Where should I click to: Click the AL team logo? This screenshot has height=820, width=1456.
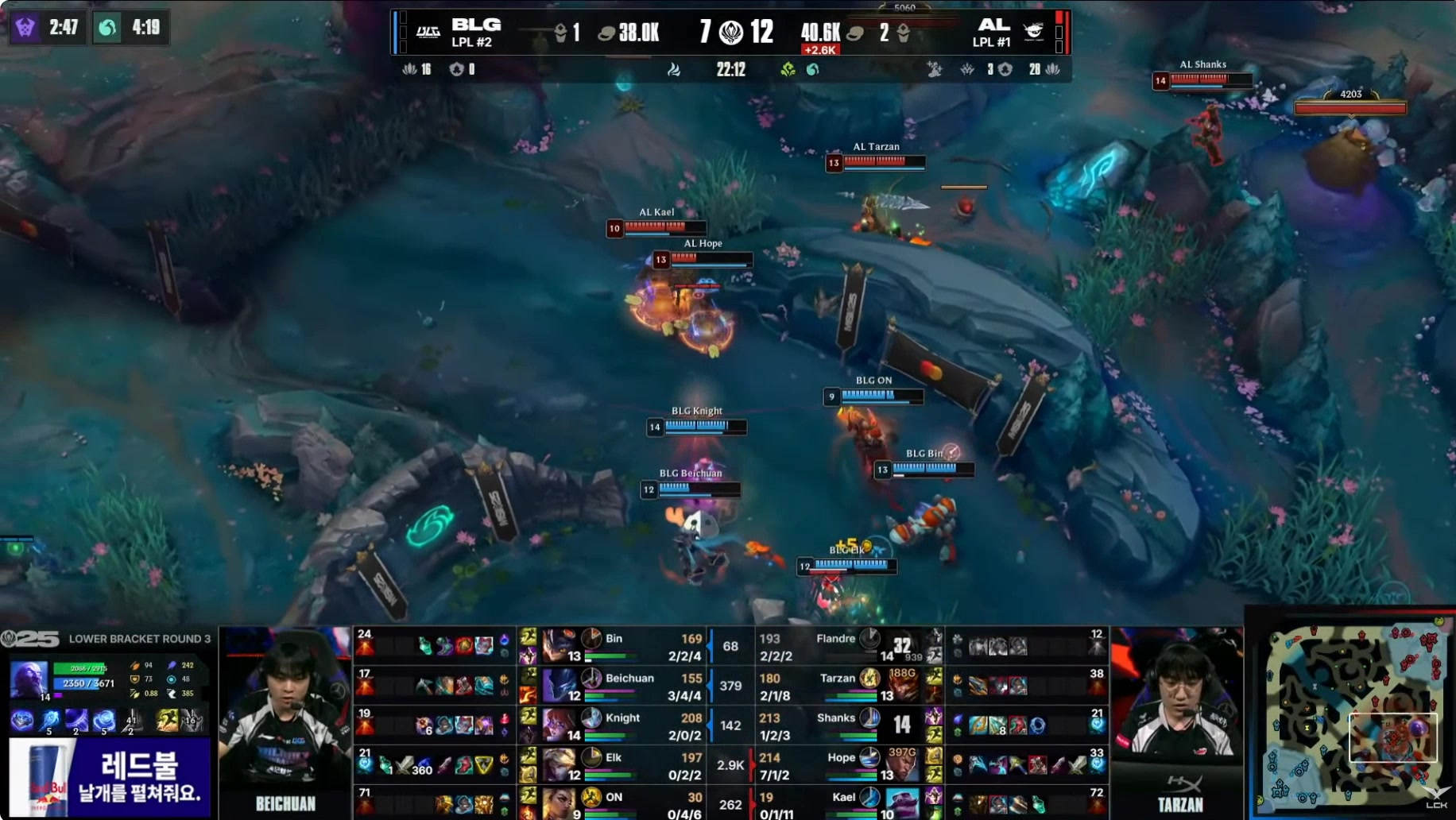[x=1033, y=32]
